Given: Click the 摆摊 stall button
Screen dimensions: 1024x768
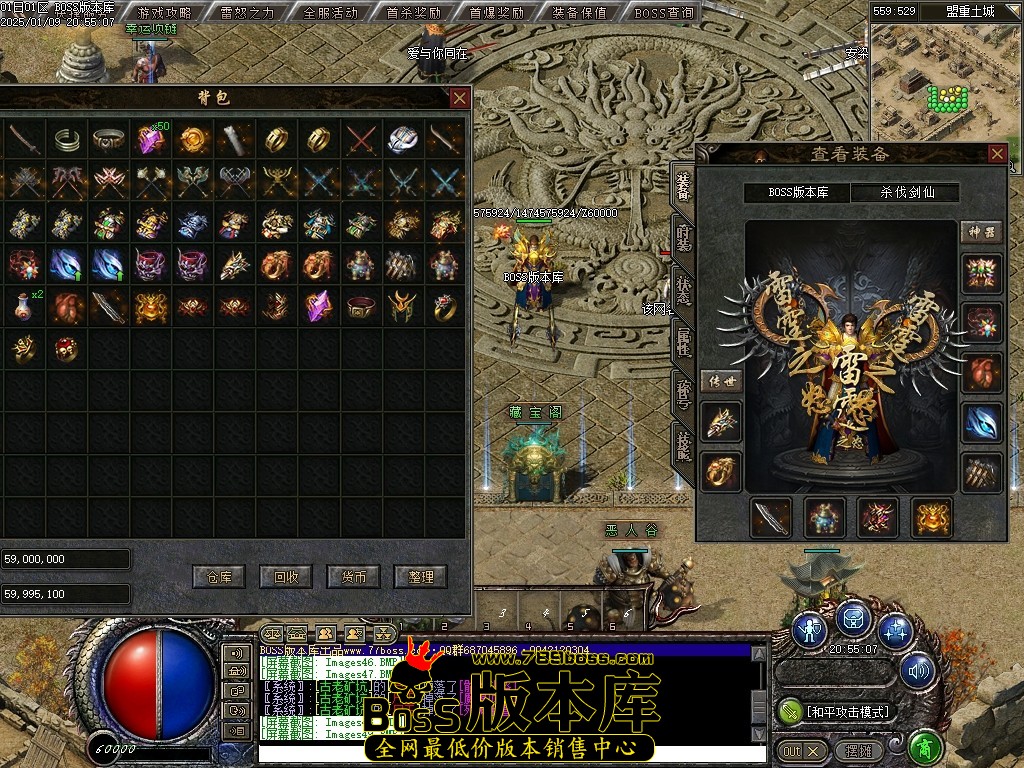Looking at the screenshot, I should click(x=859, y=750).
